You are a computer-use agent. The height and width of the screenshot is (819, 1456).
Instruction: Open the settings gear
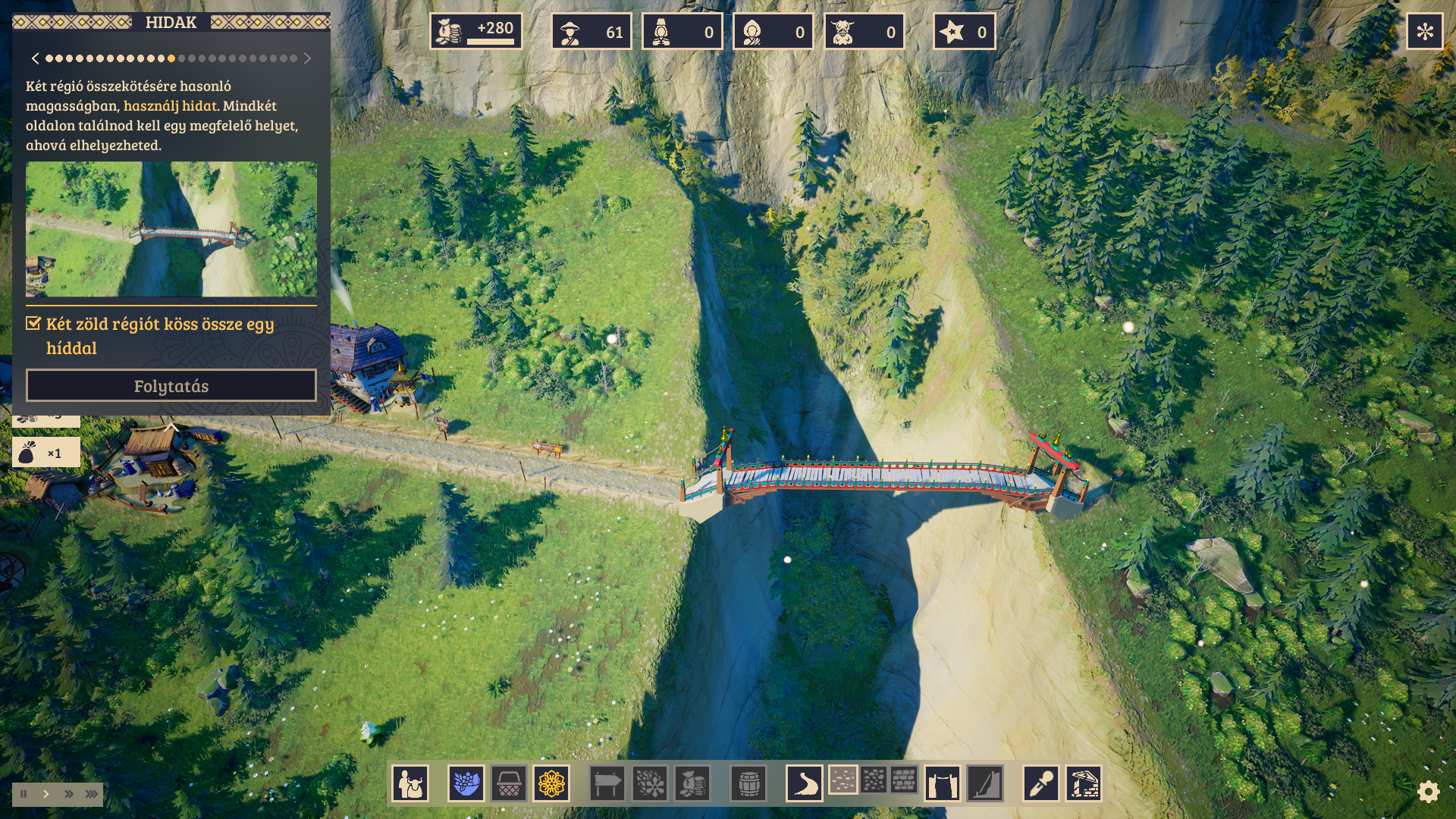click(1428, 792)
